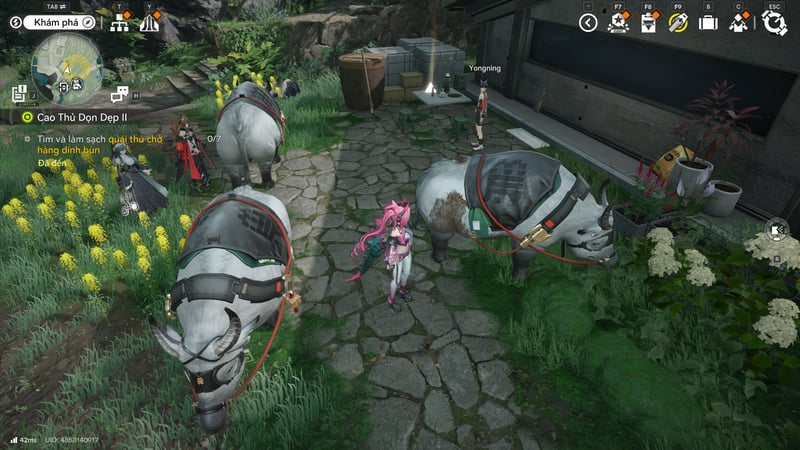
Task: Open the circular minimap
Action: coord(67,68)
